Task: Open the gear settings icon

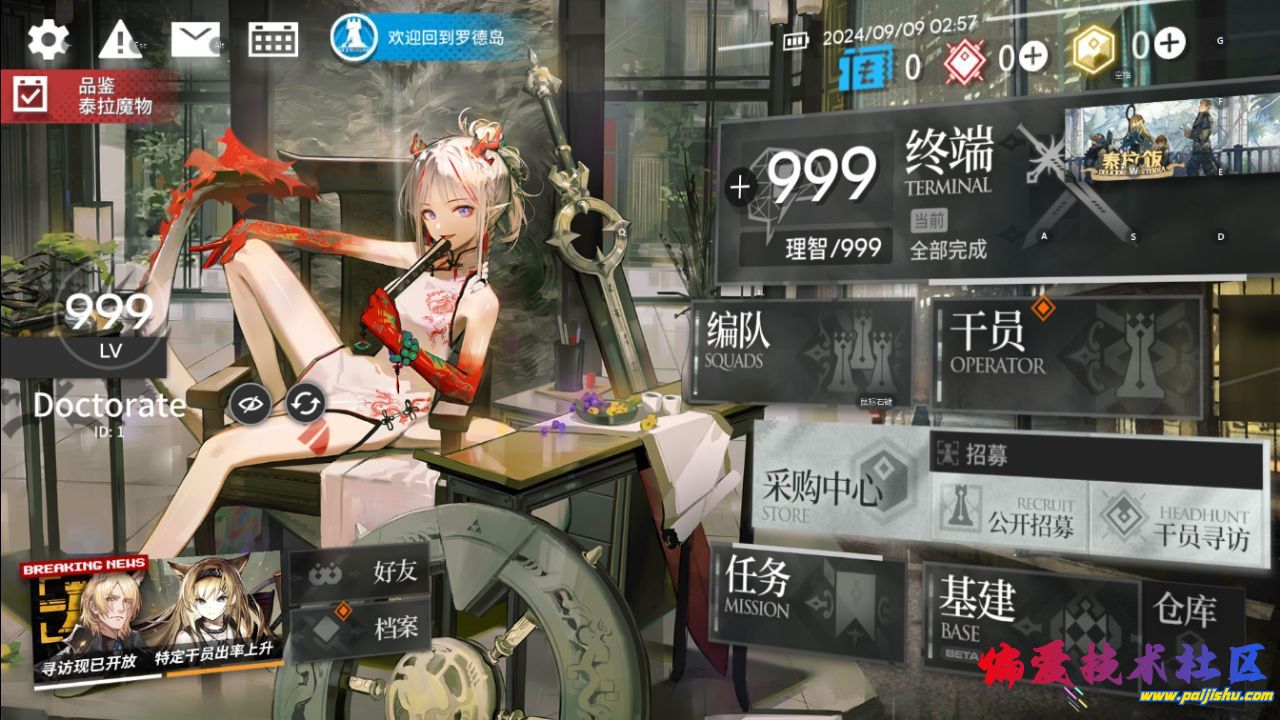Action: pos(48,39)
